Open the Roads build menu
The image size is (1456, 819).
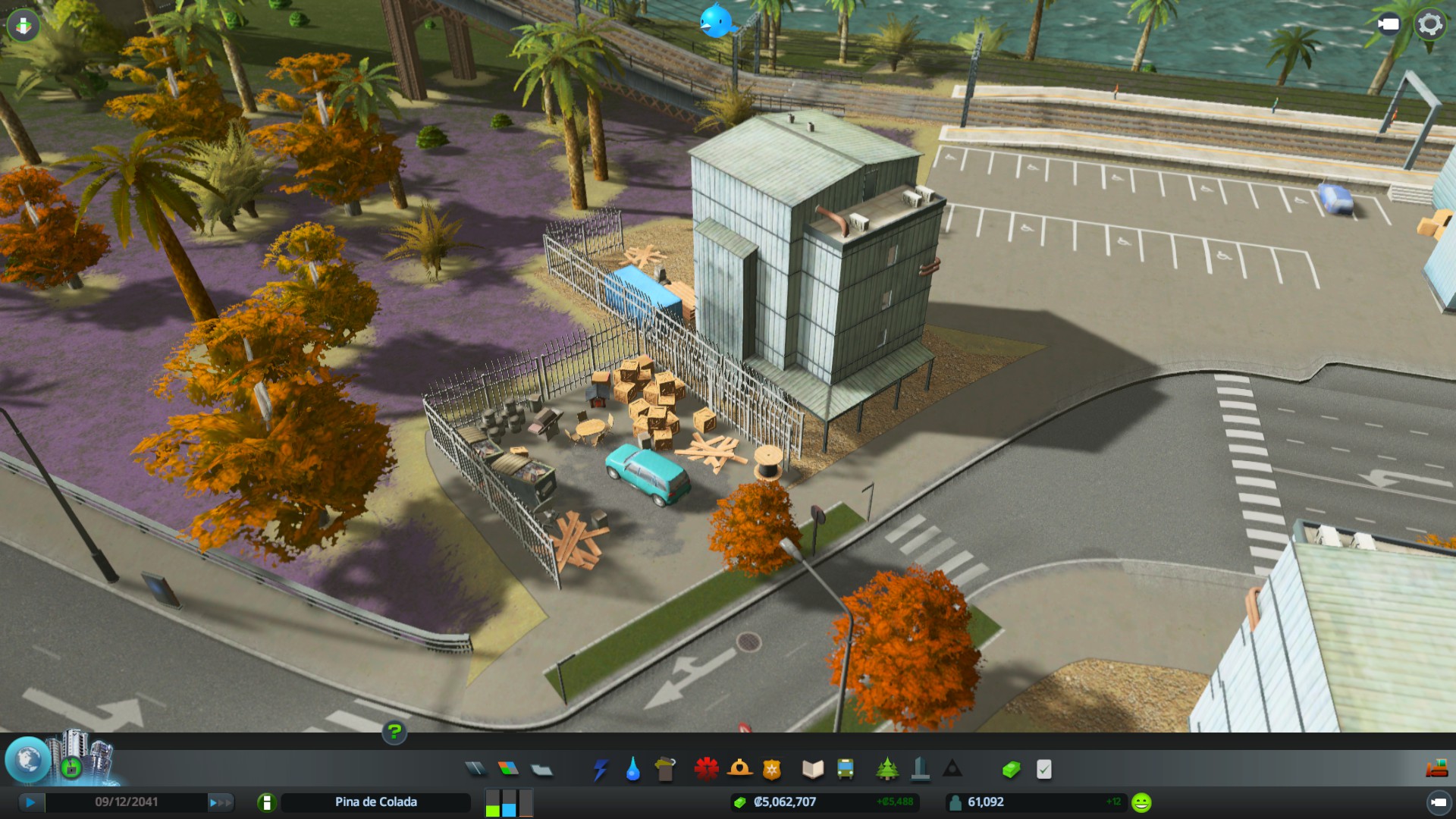point(475,770)
